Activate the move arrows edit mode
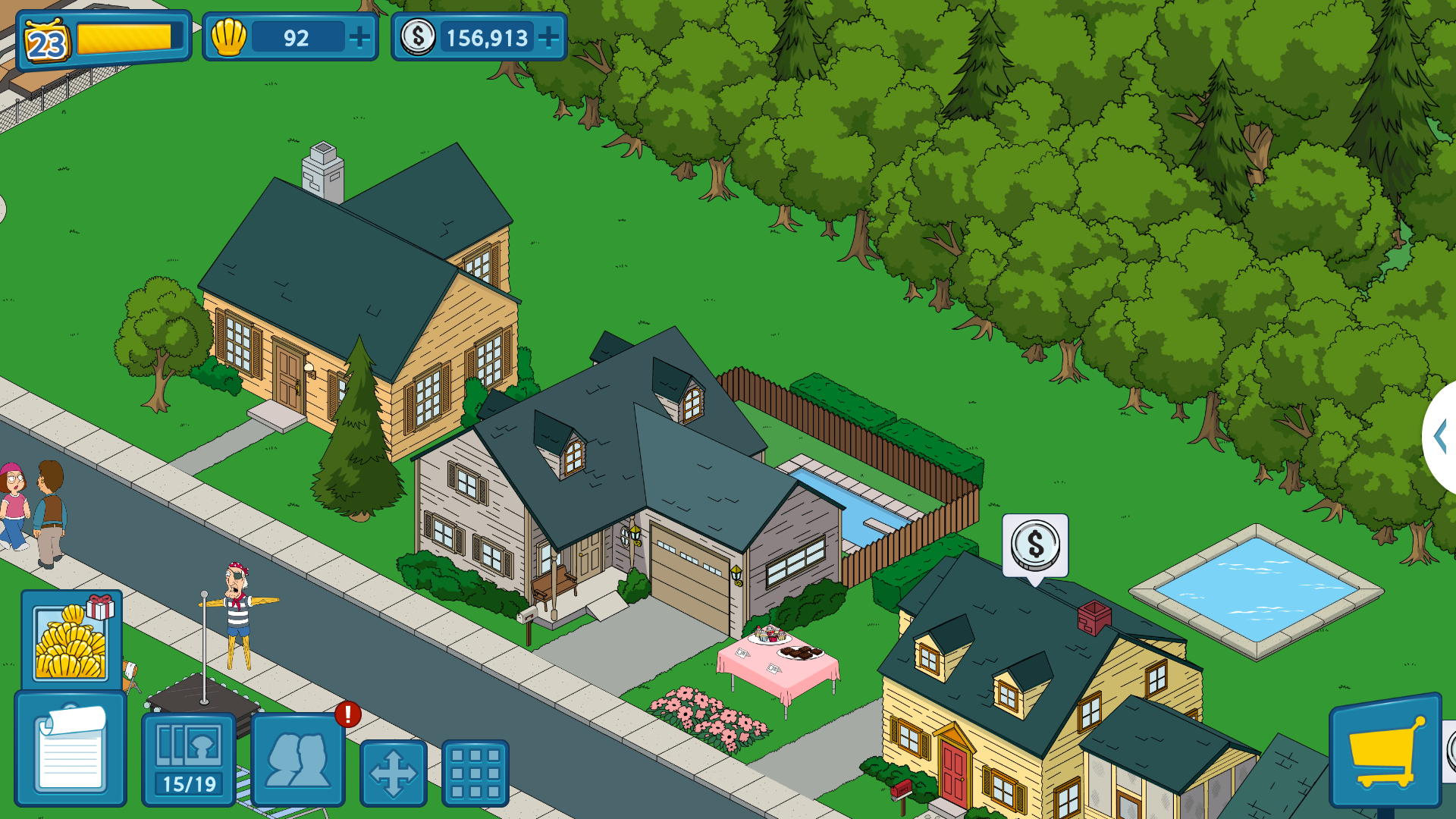 393,773
